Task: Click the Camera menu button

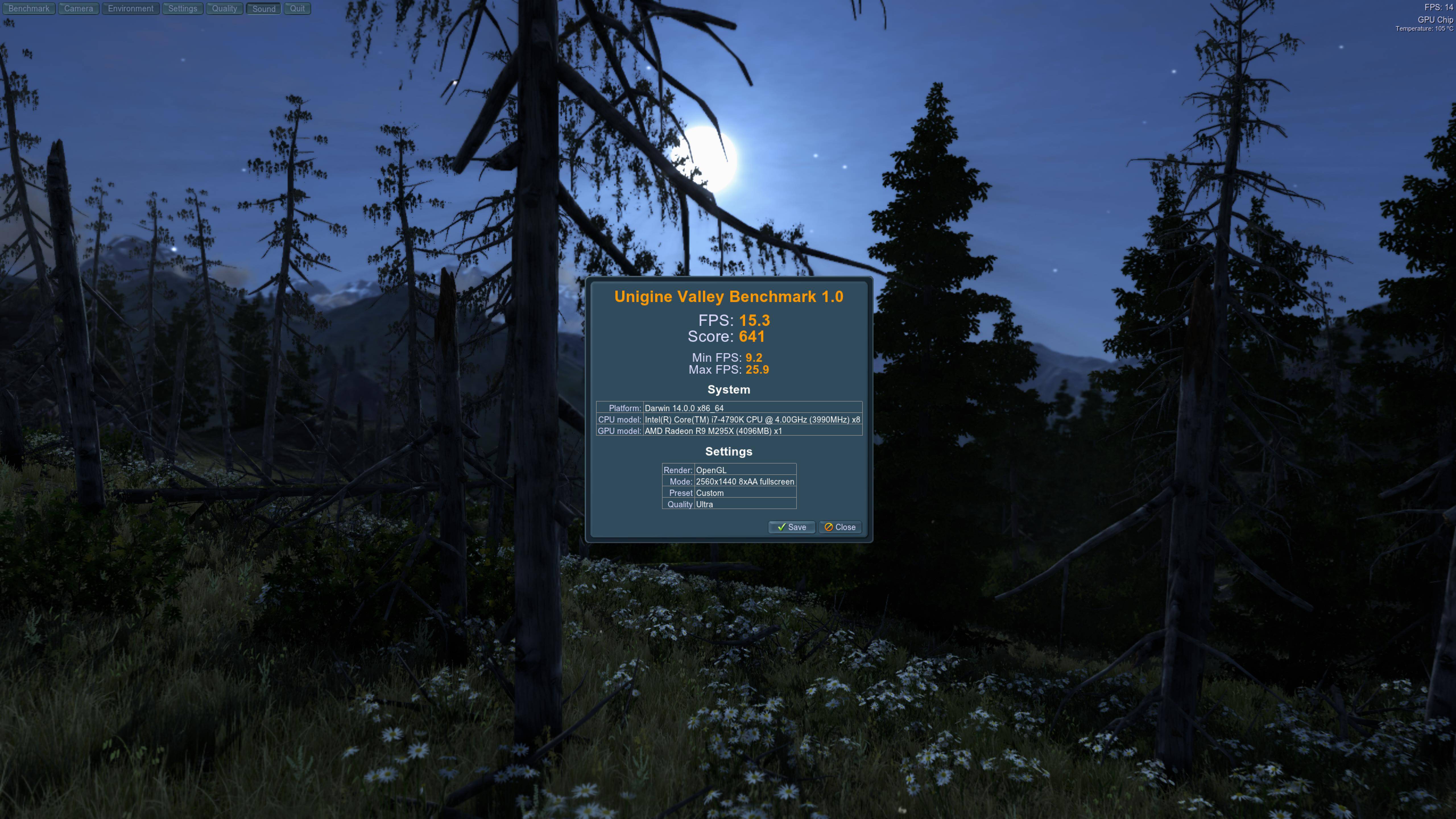Action: coord(78,9)
